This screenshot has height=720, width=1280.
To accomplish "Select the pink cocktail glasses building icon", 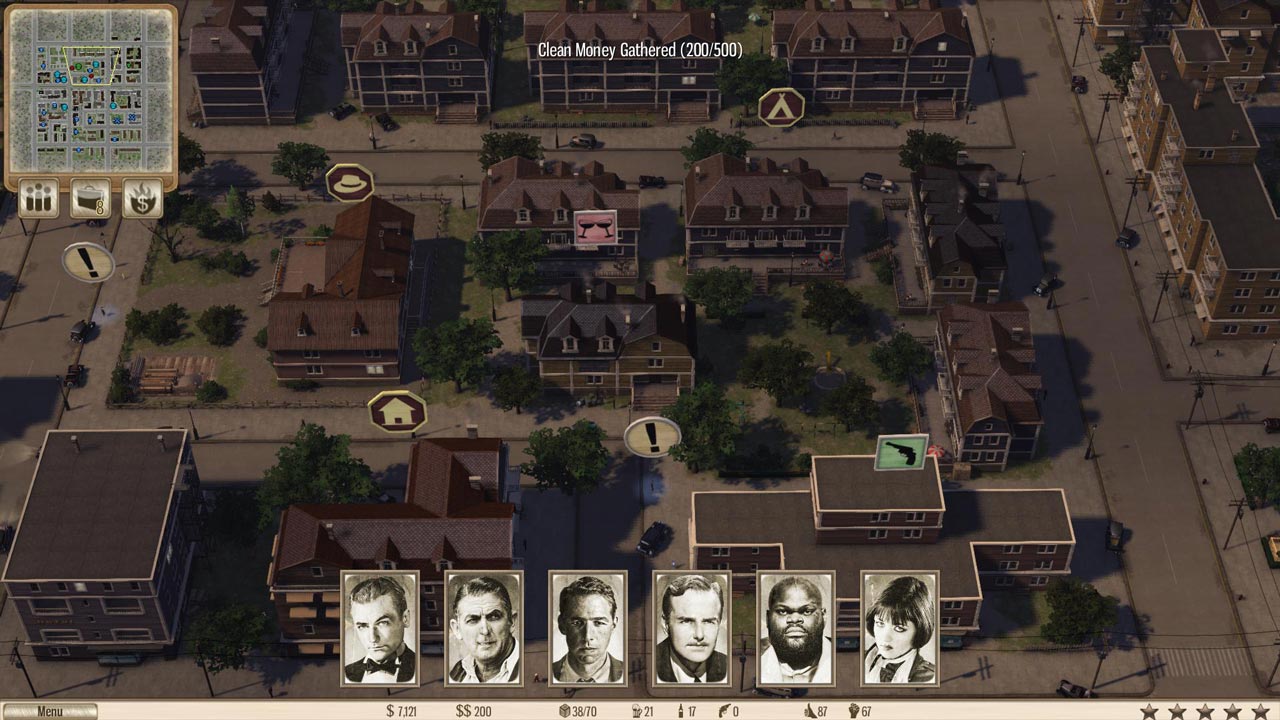I will tap(594, 229).
